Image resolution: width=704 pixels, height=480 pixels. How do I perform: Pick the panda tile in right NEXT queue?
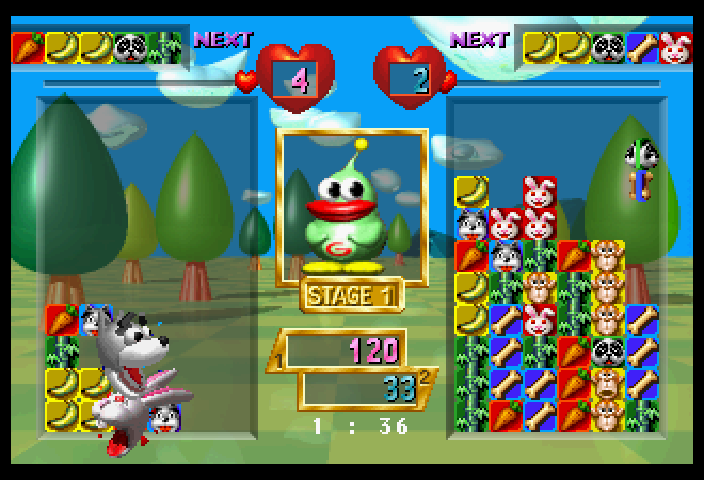608,47
